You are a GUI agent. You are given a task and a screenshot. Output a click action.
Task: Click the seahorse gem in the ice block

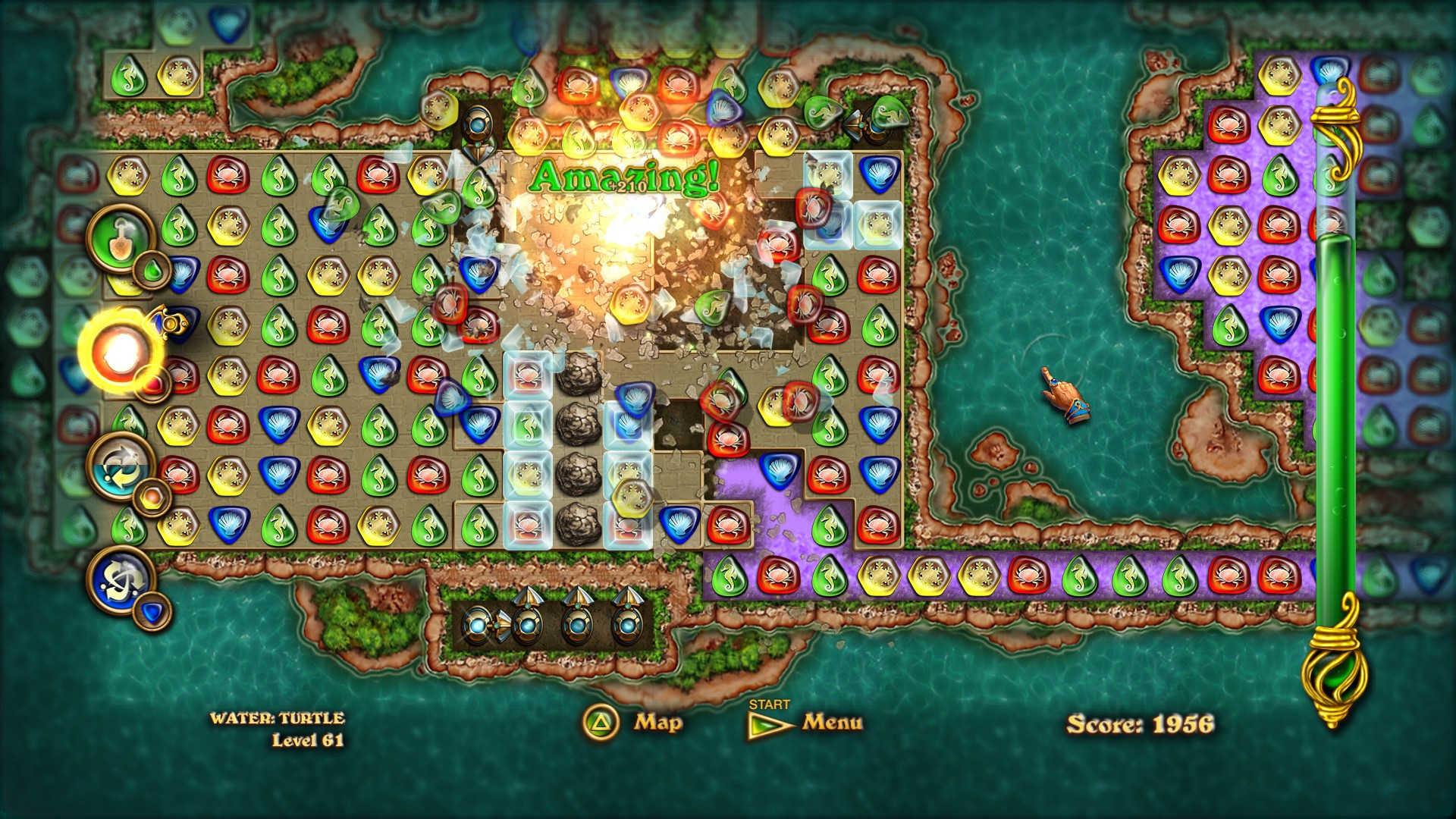tap(527, 423)
